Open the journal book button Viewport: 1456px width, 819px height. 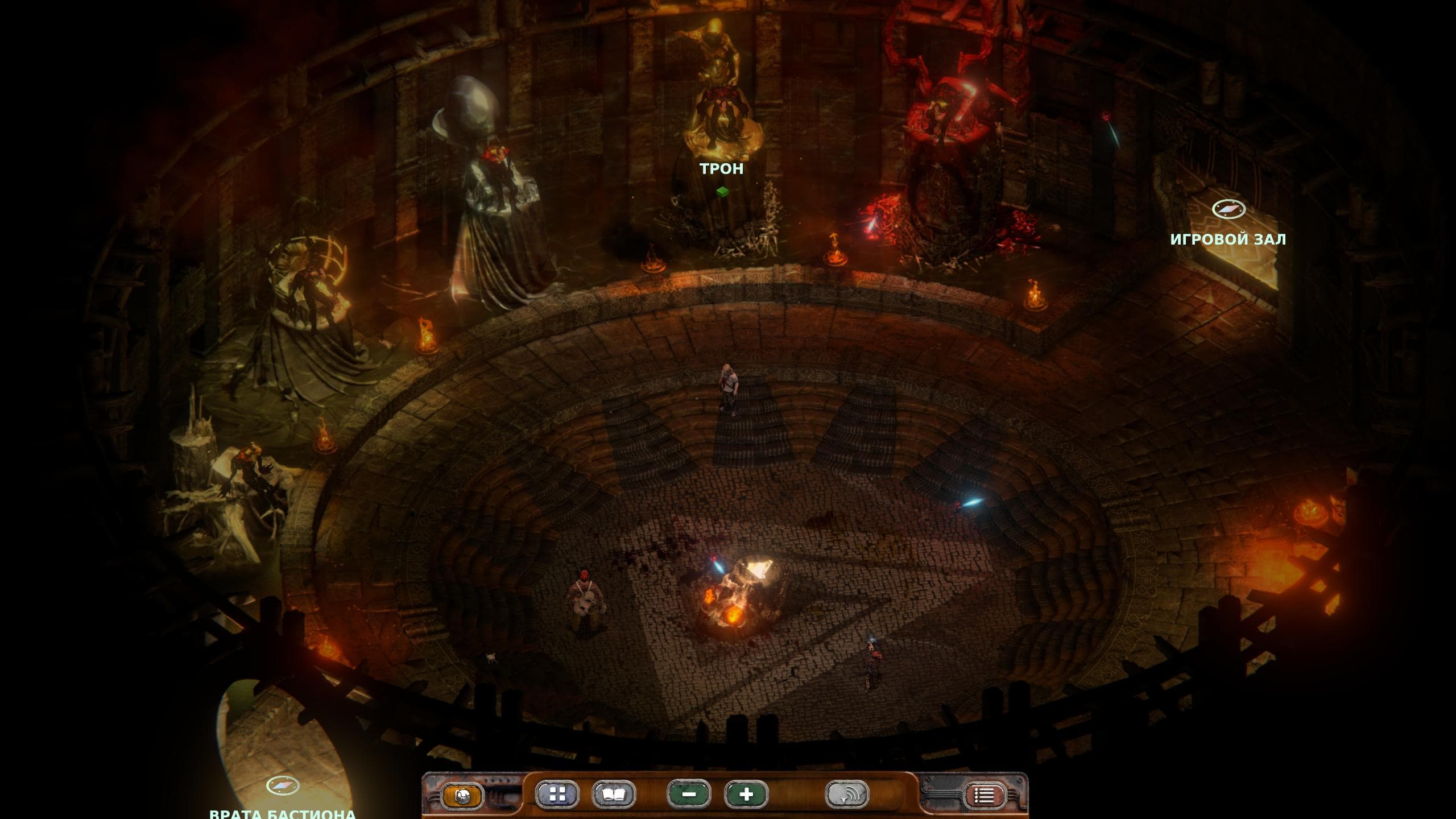pos(614,795)
